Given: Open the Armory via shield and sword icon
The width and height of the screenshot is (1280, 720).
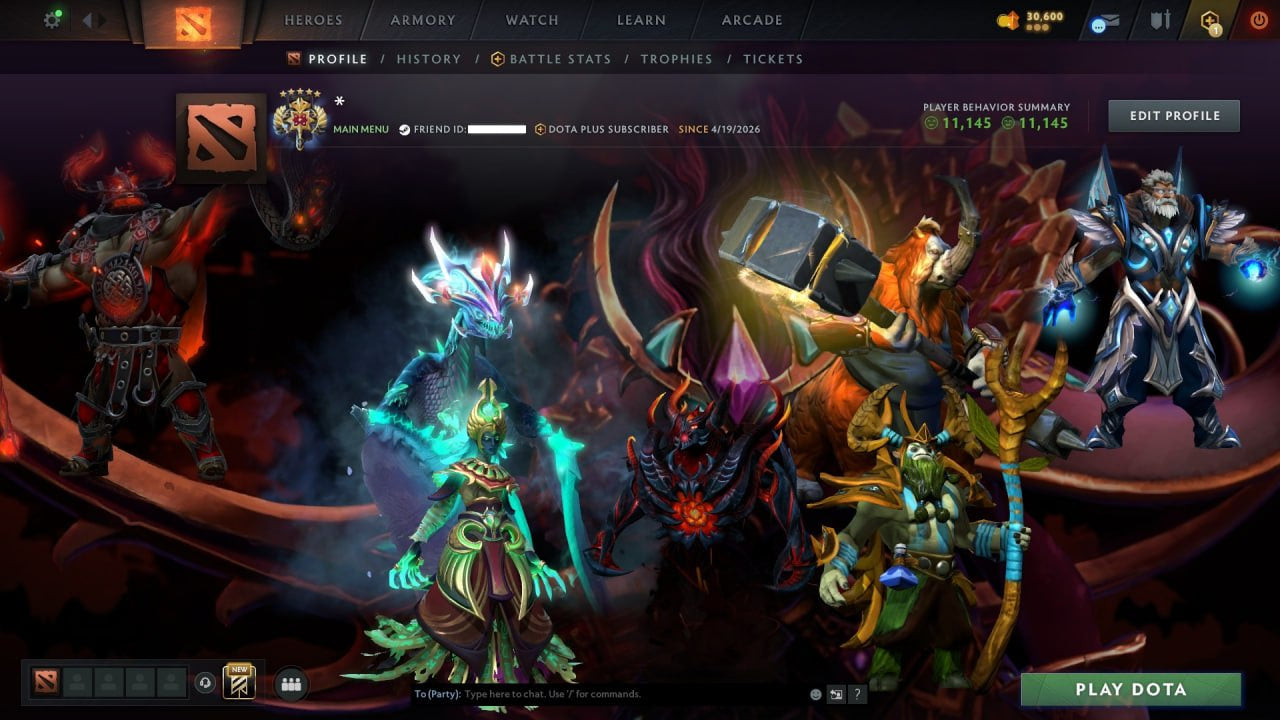Looking at the screenshot, I should coord(1160,18).
